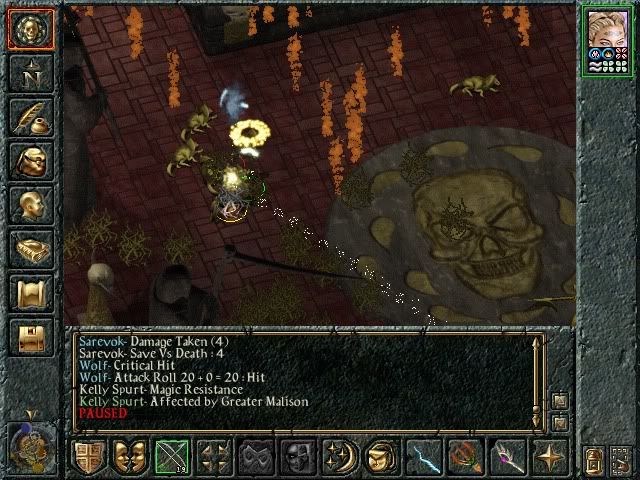Activate the shield guard action button
This screenshot has height=480, width=640.
pyautogui.click(x=89, y=457)
